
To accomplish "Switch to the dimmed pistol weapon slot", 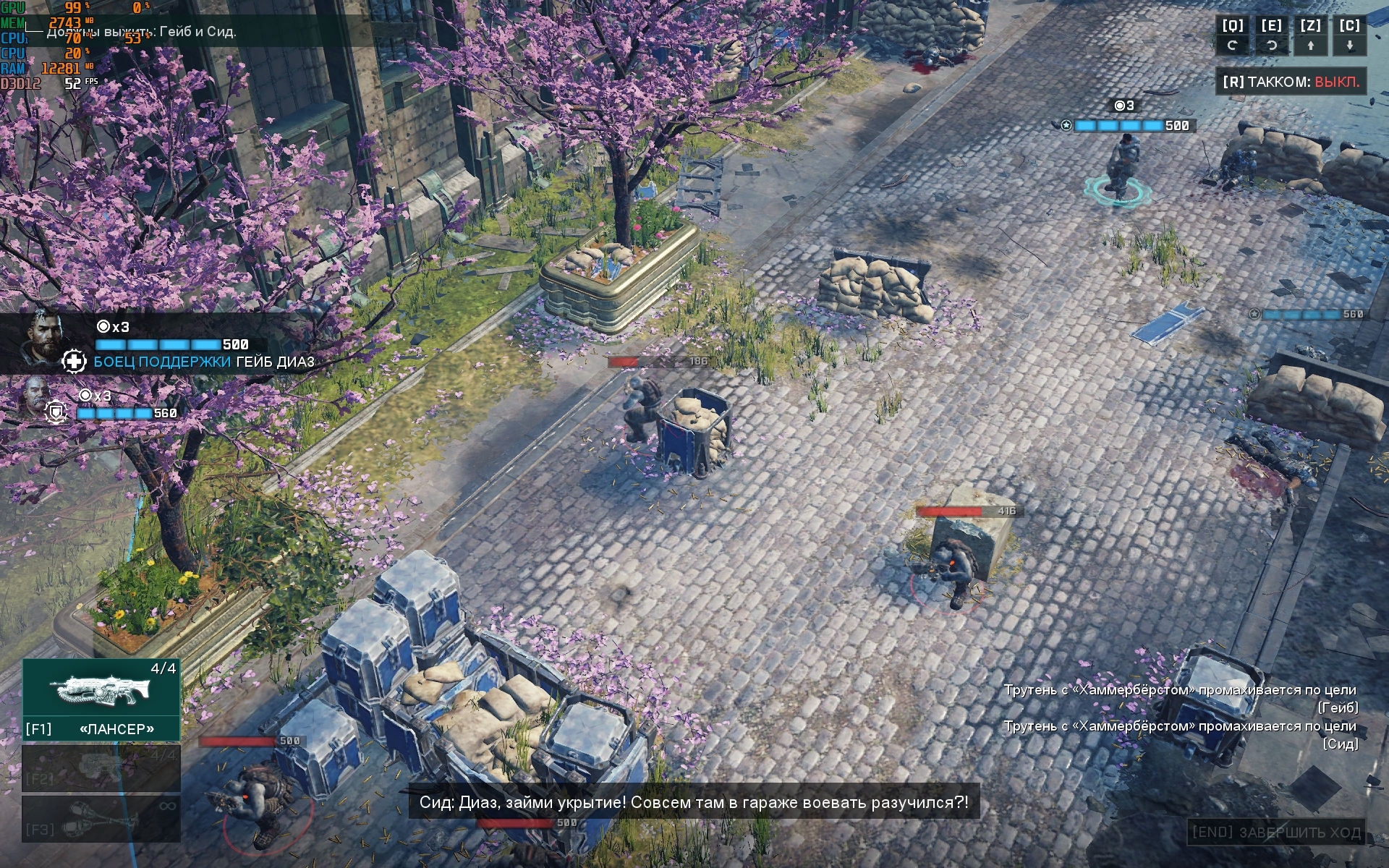I will [101, 767].
